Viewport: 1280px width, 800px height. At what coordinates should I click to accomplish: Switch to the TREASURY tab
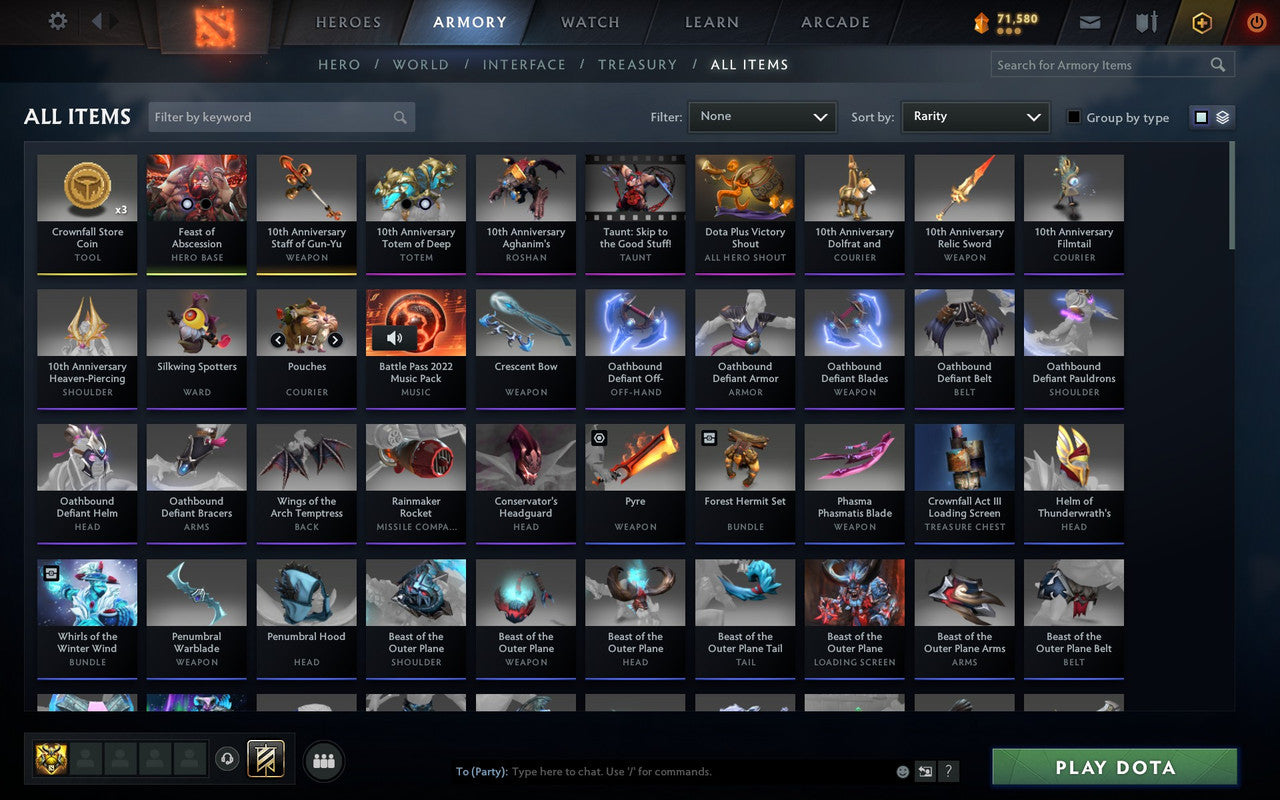(x=637, y=64)
